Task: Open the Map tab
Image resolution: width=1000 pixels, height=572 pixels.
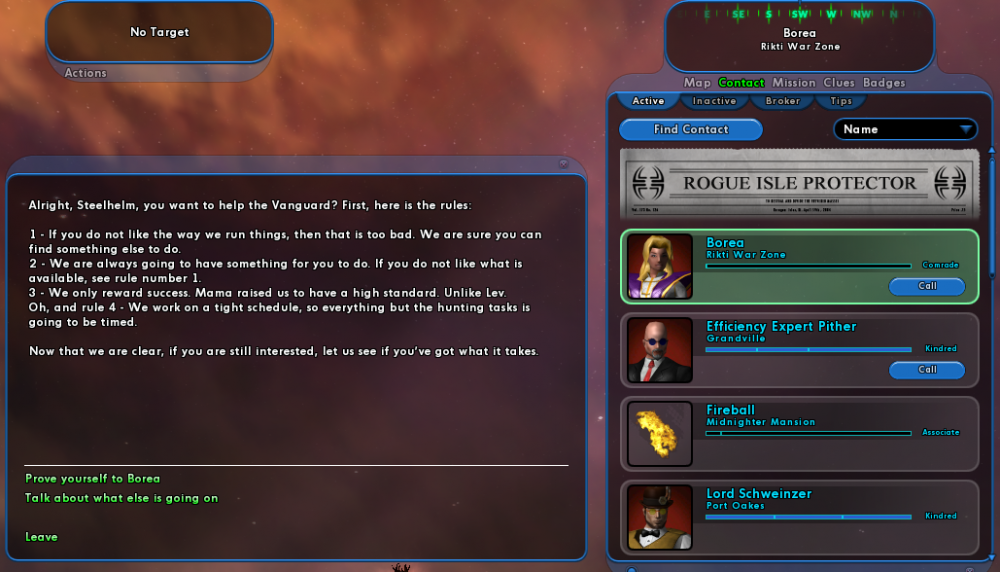Action: (697, 83)
